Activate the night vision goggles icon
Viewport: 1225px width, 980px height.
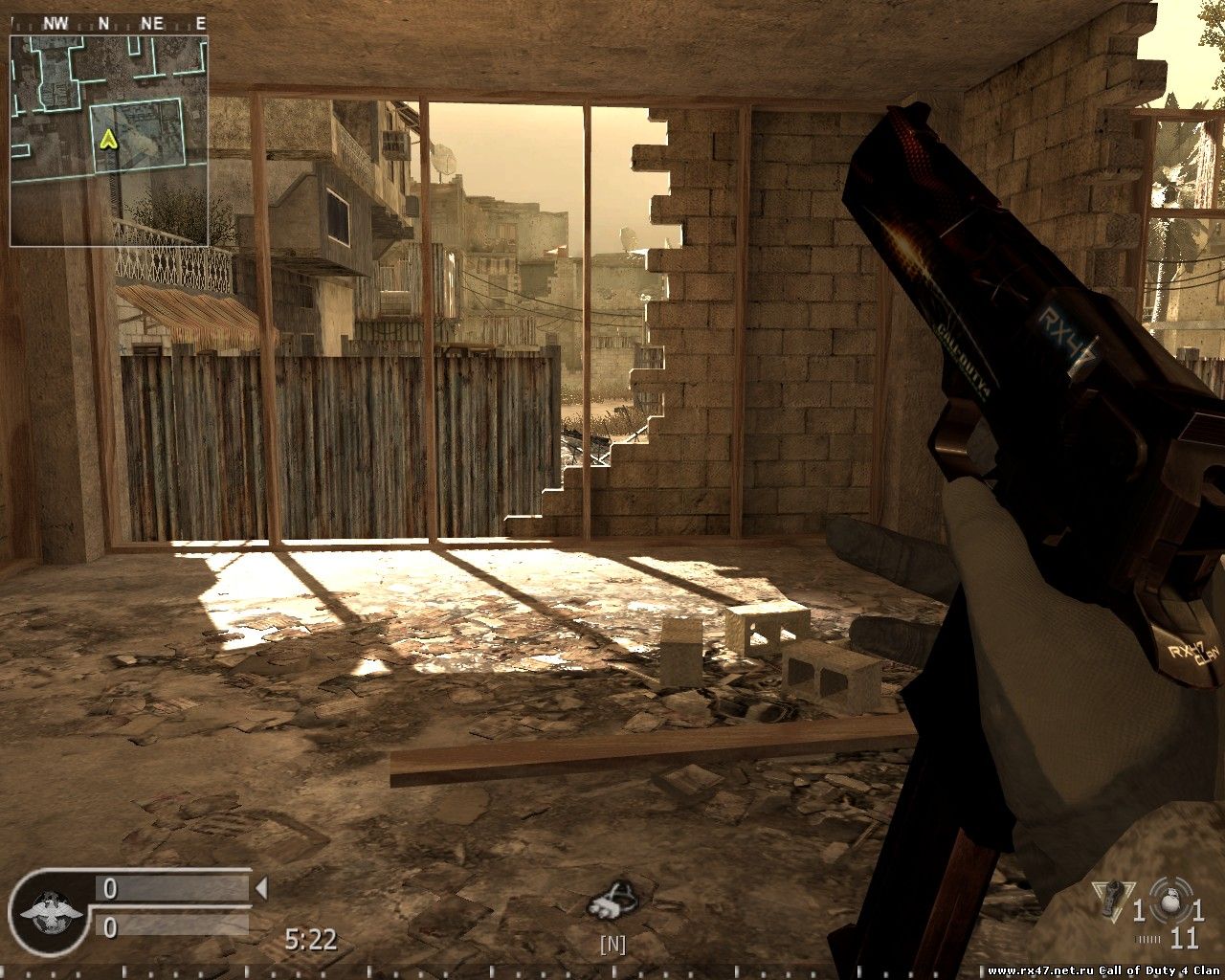point(612,899)
